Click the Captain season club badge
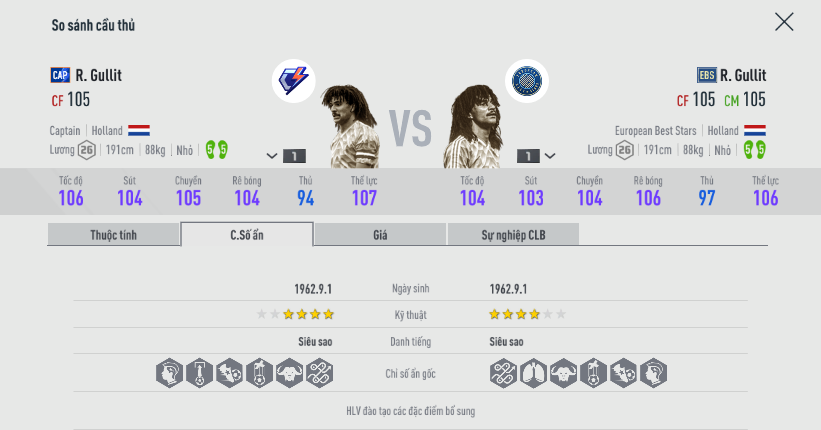 [293, 81]
